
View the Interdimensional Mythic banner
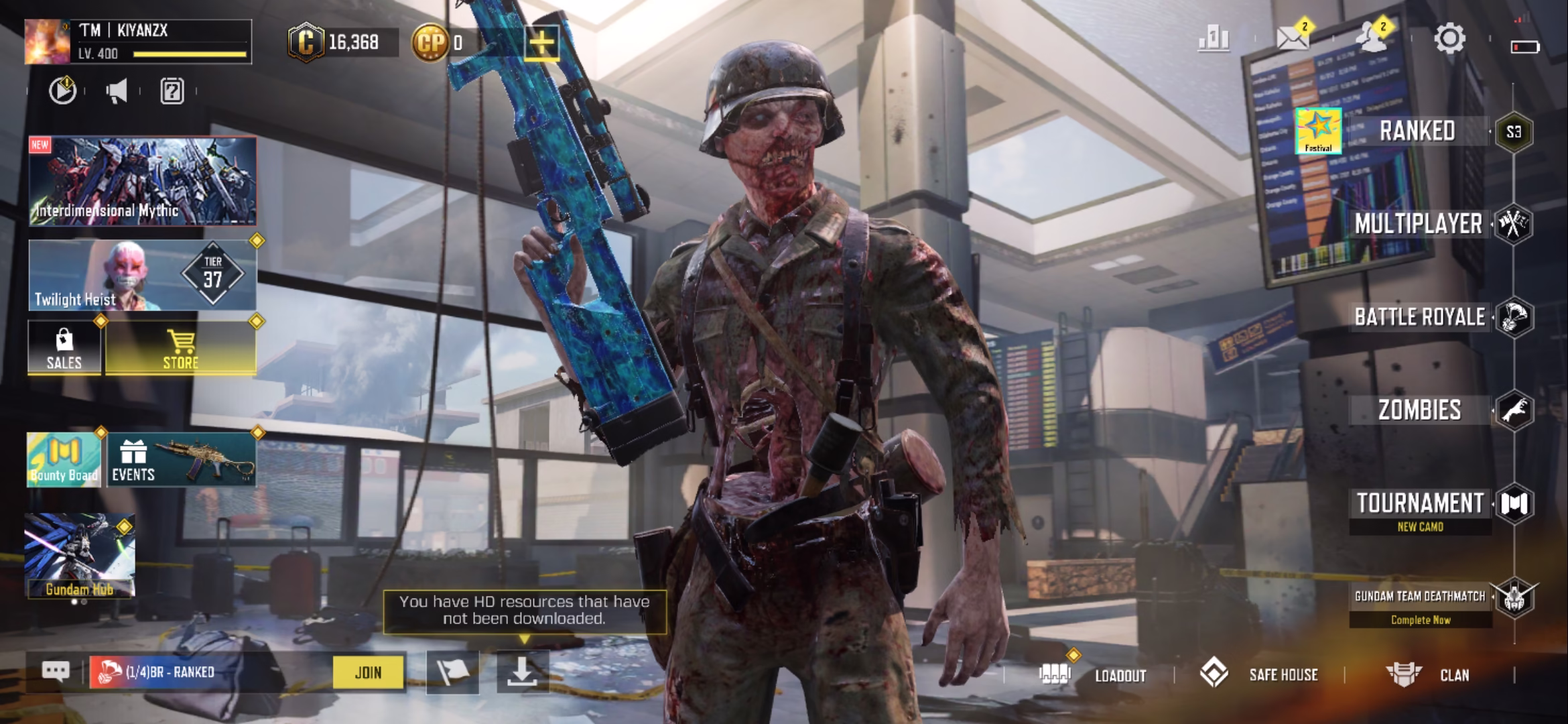click(142, 181)
